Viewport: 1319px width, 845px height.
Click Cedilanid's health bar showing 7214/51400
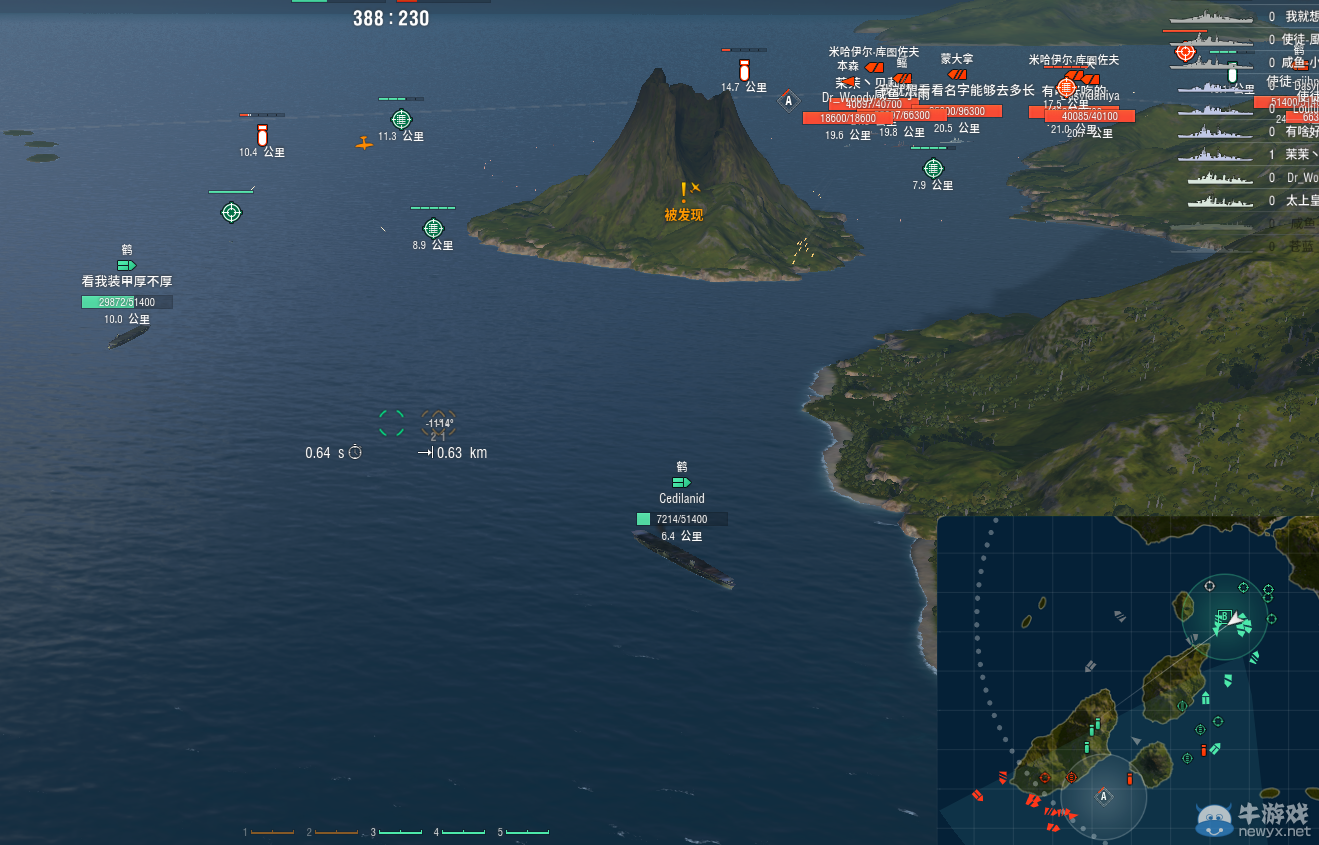(x=681, y=518)
